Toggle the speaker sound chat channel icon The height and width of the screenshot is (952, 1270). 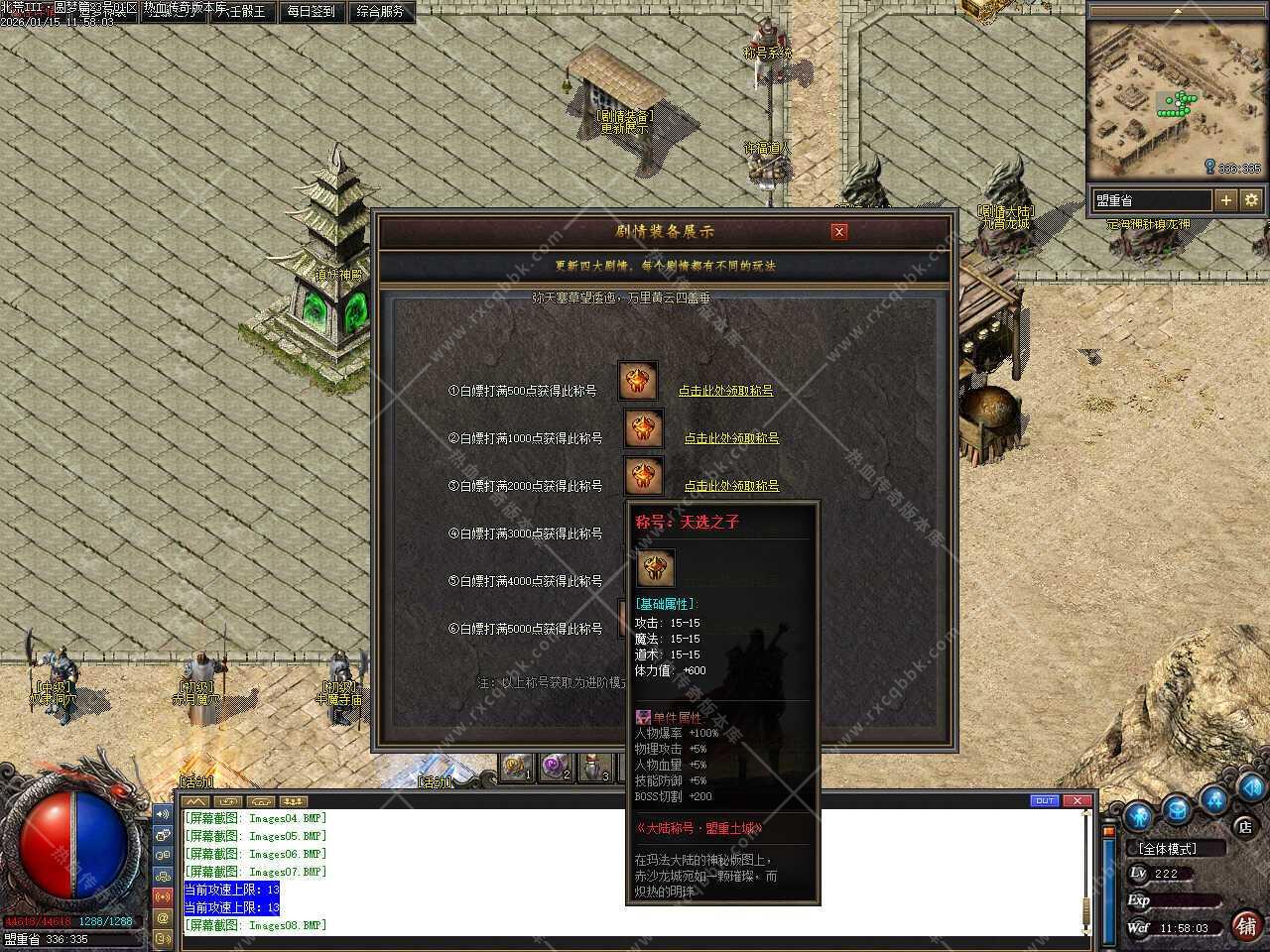pos(163,814)
